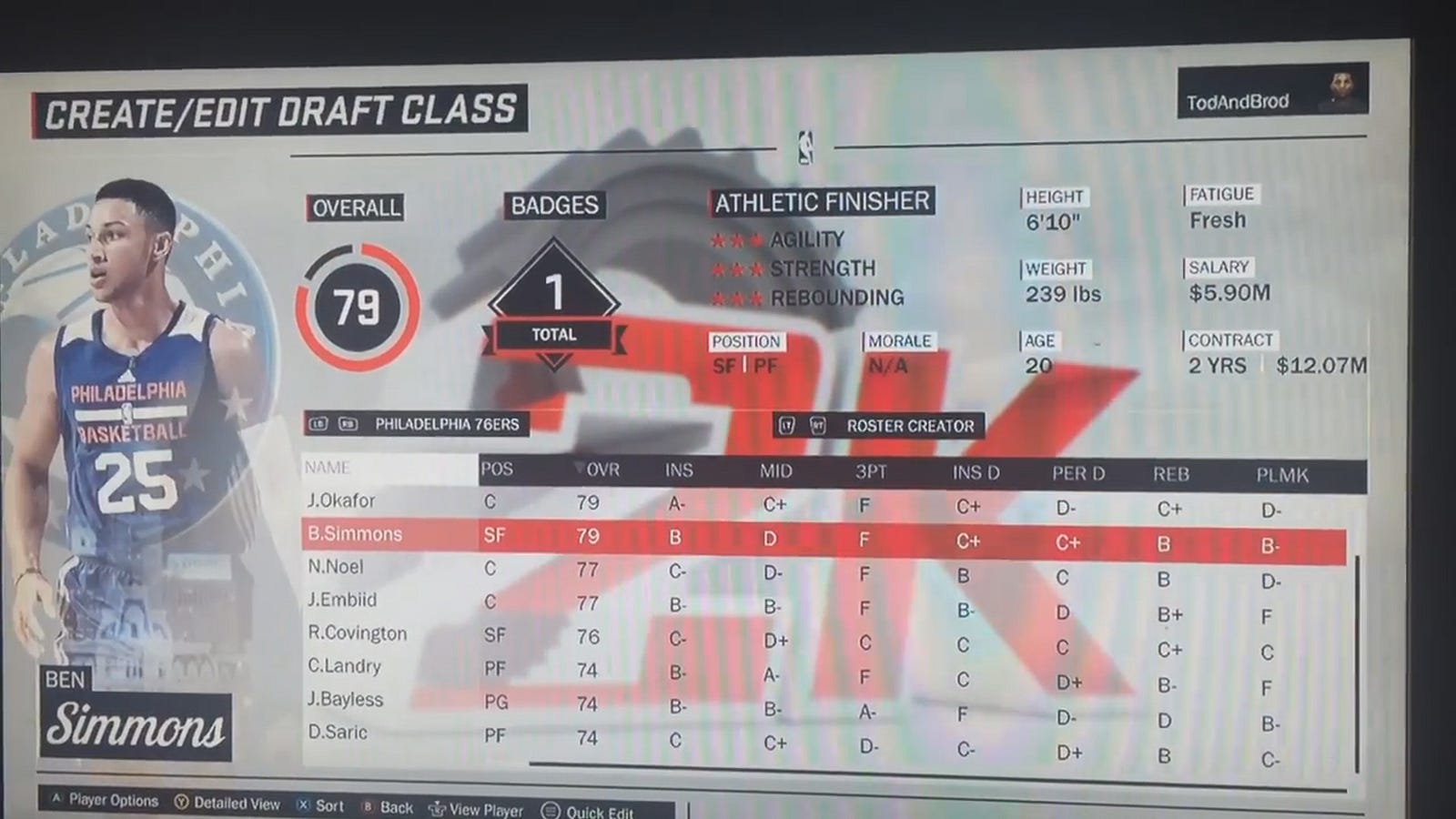The width and height of the screenshot is (1456, 819).
Task: Select J.Bayless in the list
Action: coord(345,700)
